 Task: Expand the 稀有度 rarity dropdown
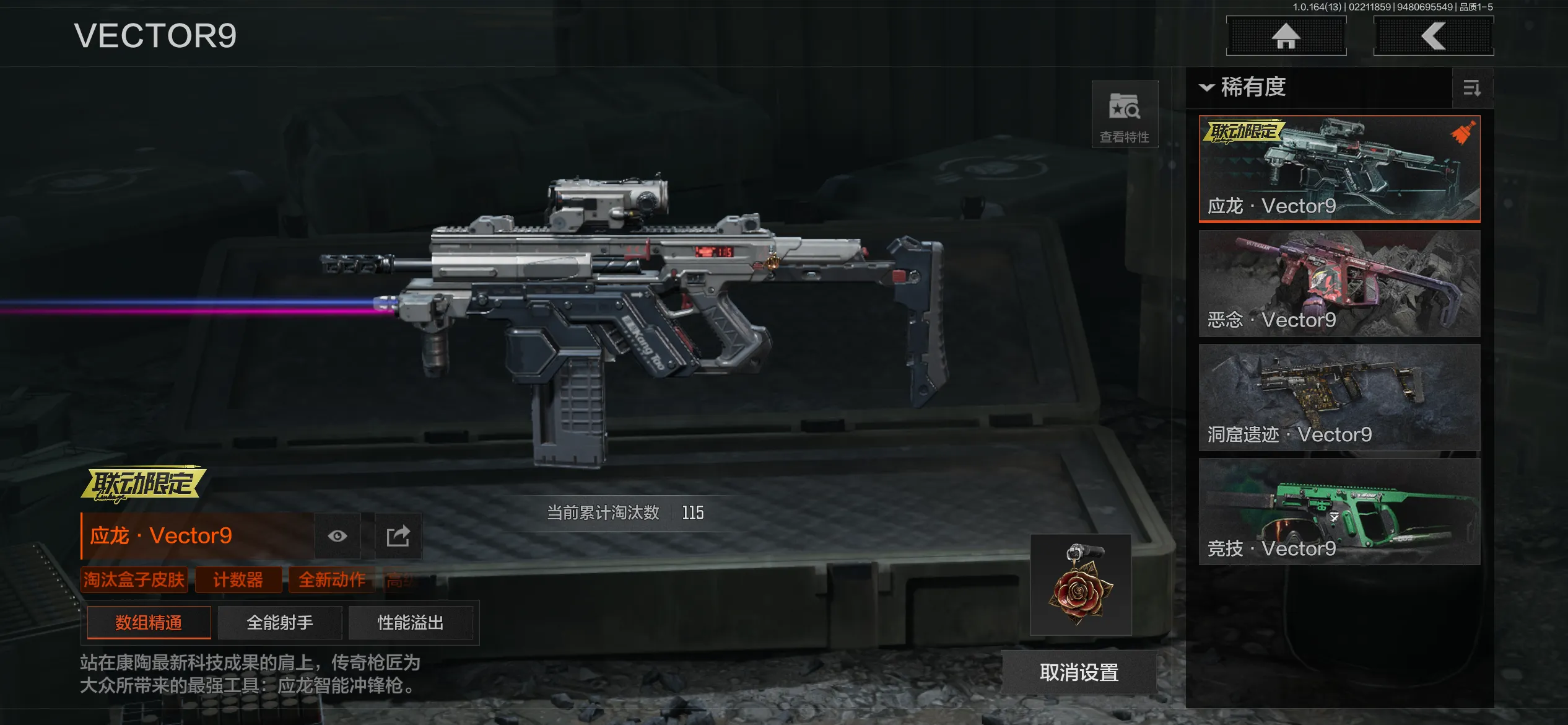1244,87
